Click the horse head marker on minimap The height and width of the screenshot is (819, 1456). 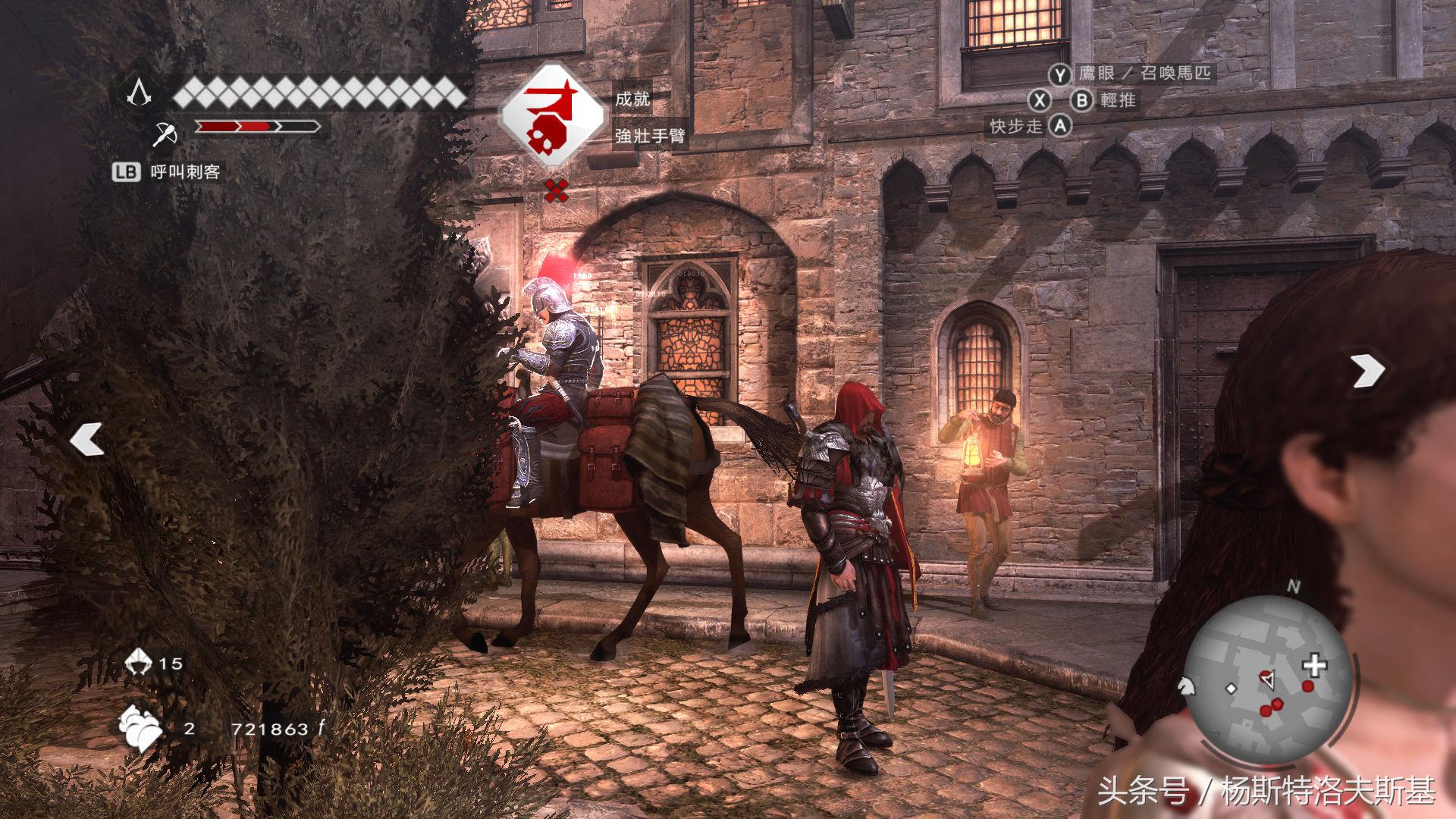[x=1185, y=685]
